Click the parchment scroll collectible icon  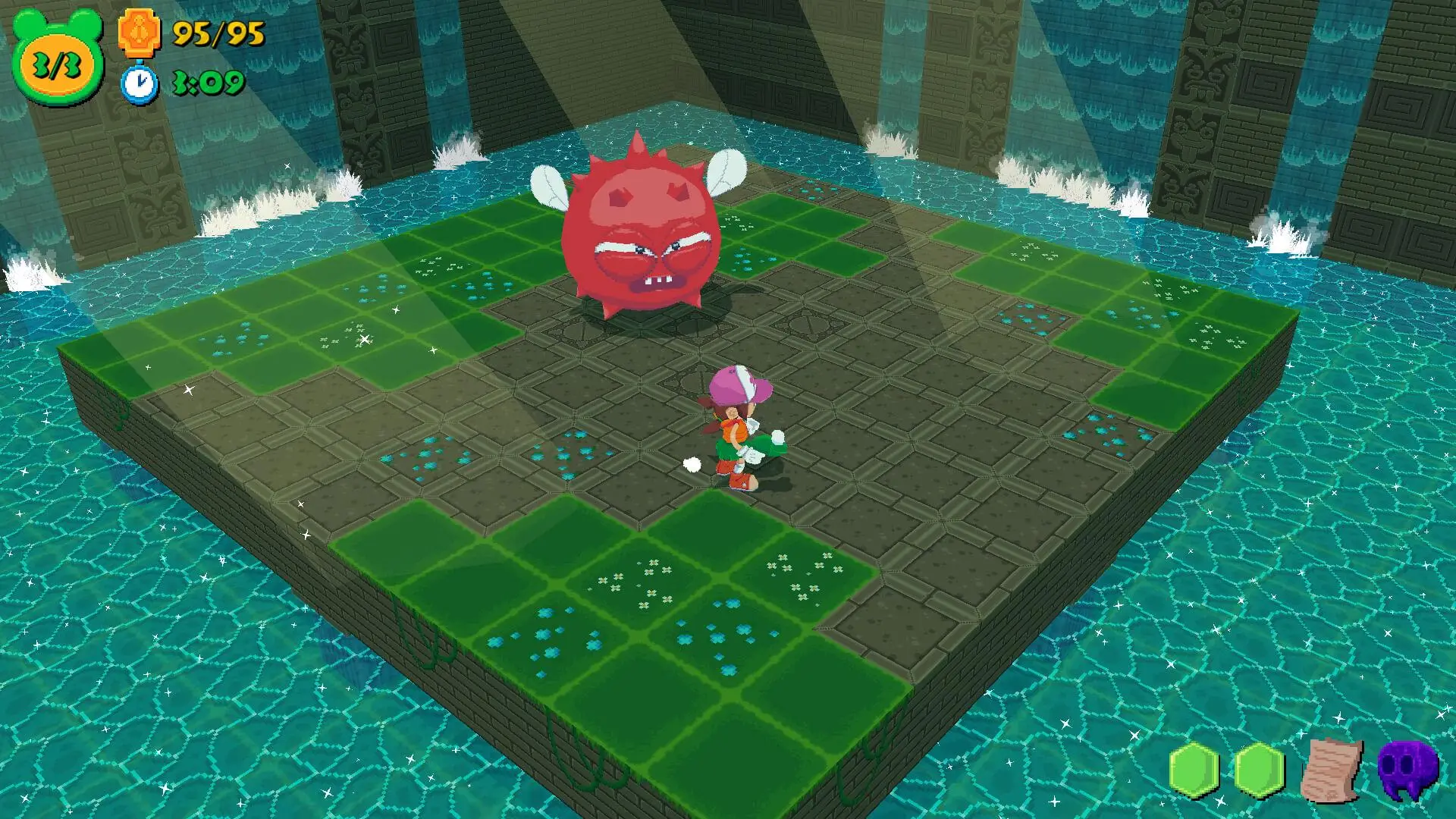[1331, 770]
